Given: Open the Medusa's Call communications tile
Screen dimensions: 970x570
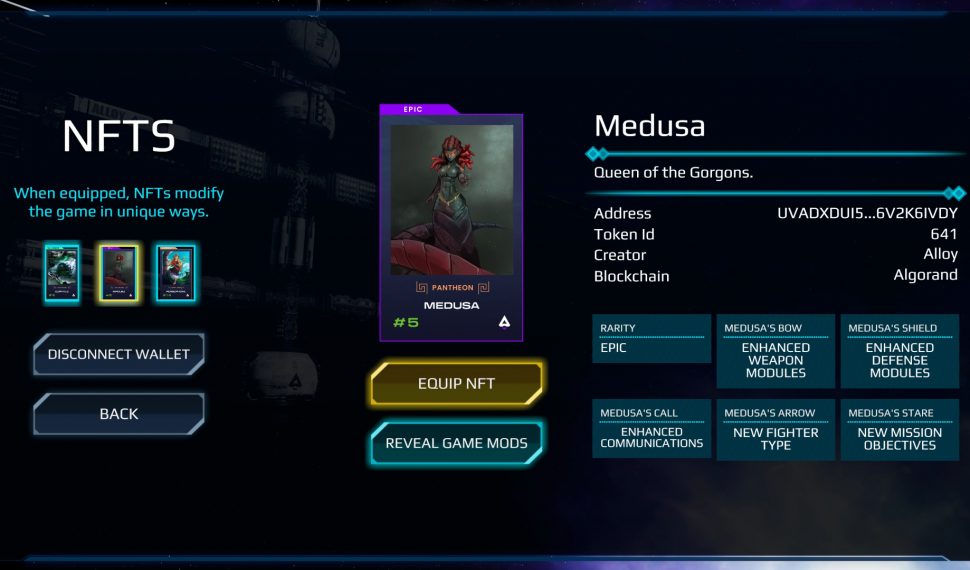Looking at the screenshot, I should point(651,429).
